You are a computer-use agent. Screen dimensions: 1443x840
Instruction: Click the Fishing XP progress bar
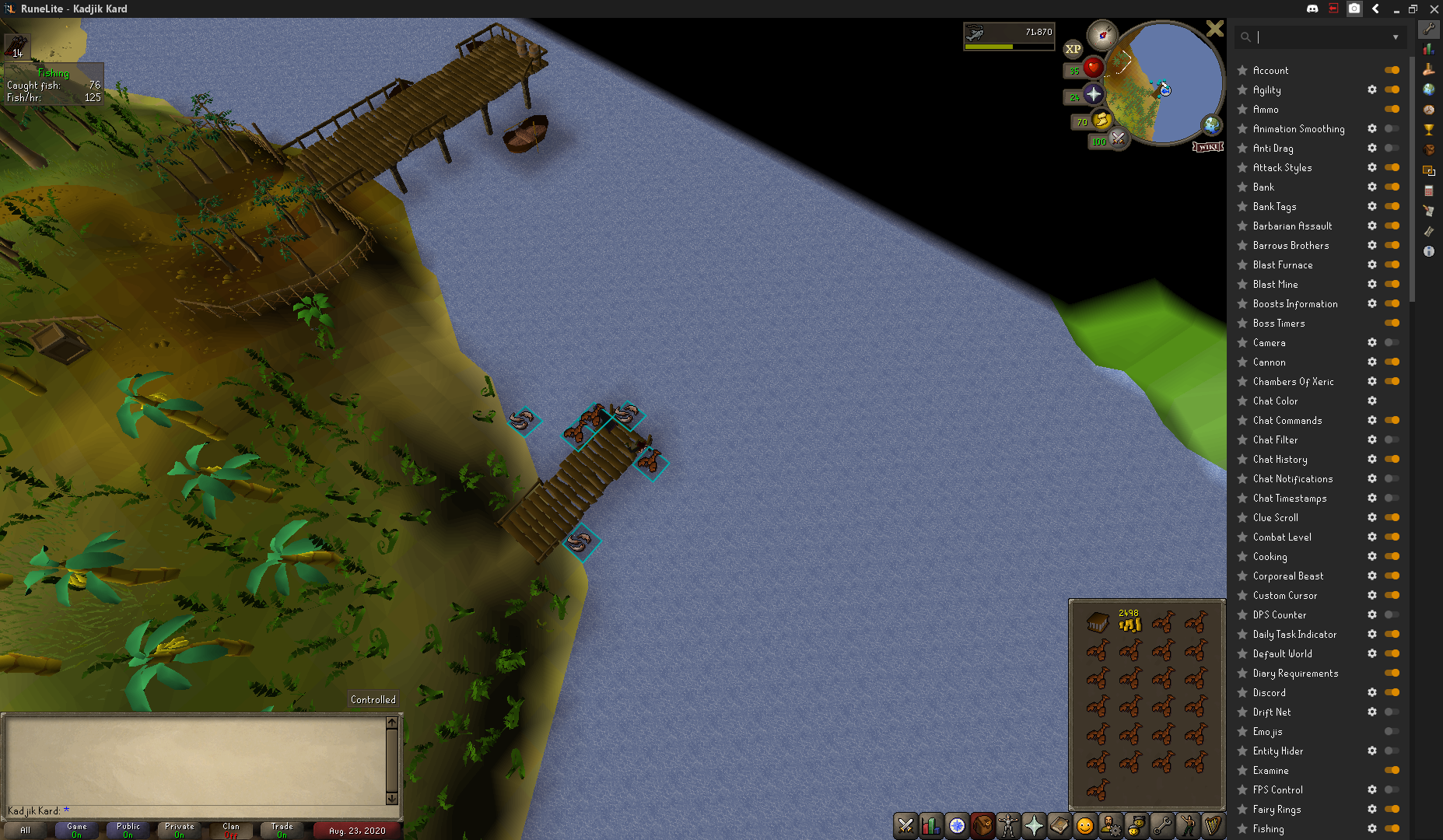point(1009,46)
